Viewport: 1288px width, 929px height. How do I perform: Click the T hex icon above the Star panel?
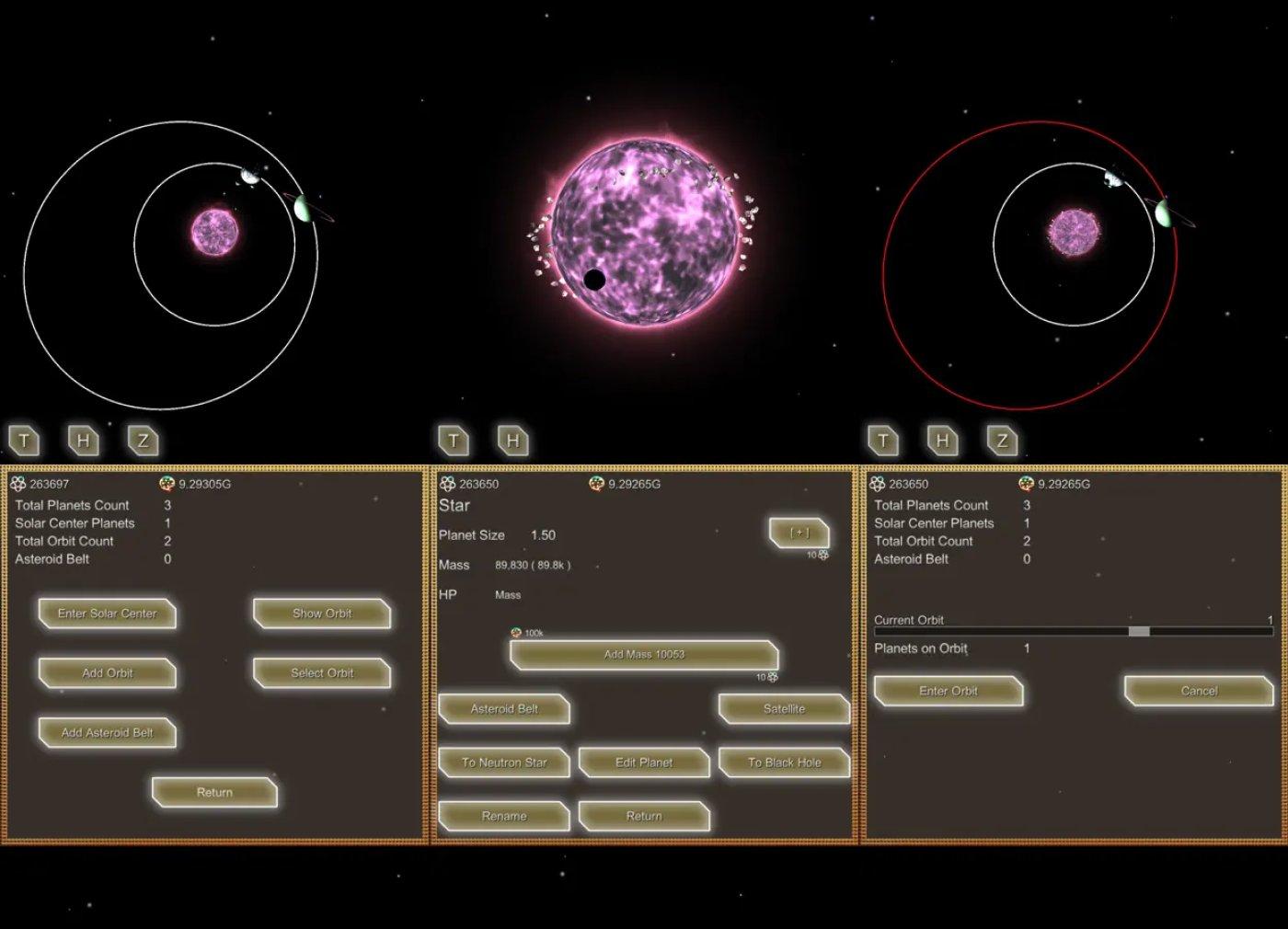point(453,441)
